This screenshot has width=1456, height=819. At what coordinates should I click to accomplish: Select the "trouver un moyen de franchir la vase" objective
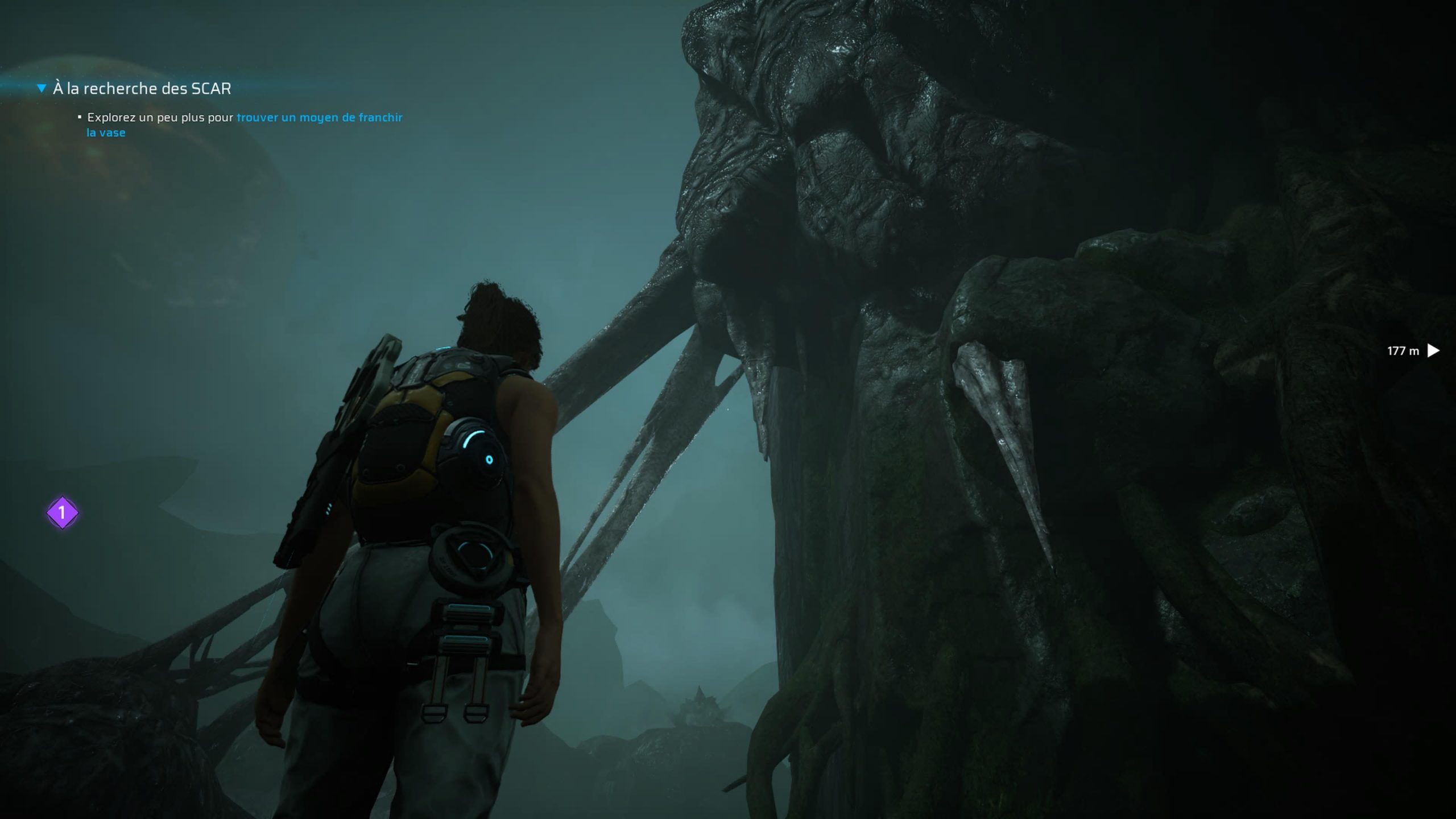[318, 118]
